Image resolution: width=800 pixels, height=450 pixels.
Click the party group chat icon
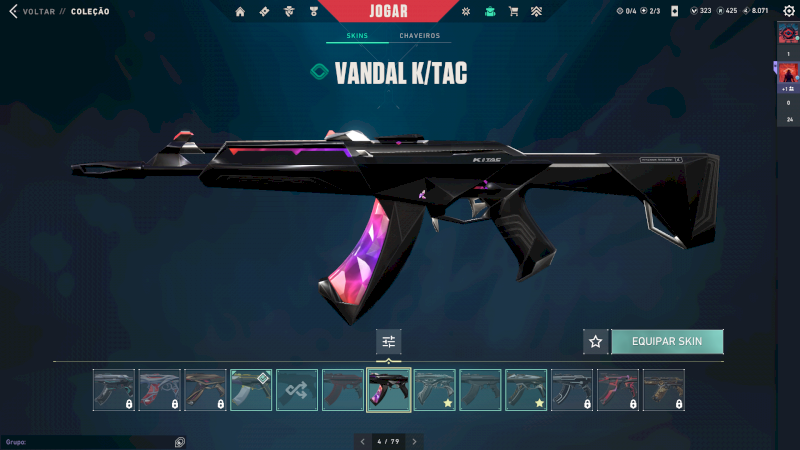[179, 441]
